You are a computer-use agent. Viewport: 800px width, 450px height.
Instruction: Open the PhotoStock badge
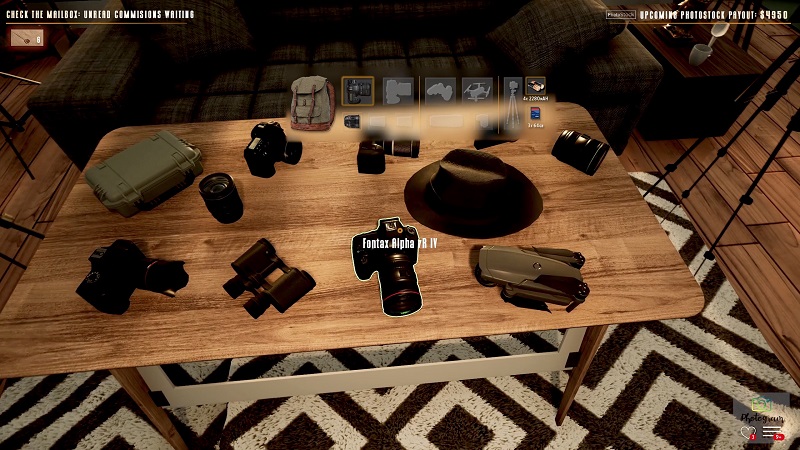pyautogui.click(x=621, y=15)
